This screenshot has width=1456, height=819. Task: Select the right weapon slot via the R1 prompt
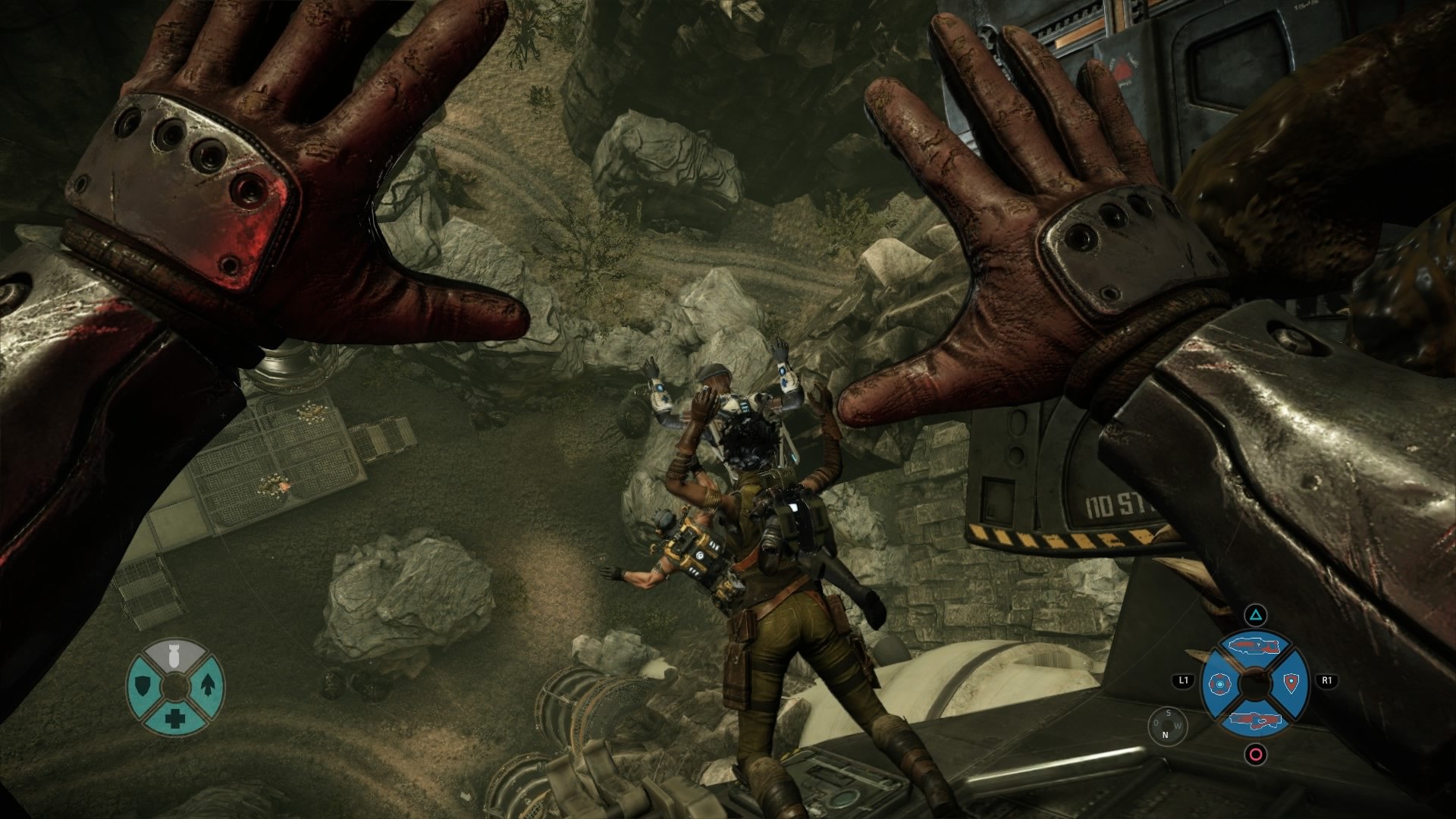point(1329,681)
